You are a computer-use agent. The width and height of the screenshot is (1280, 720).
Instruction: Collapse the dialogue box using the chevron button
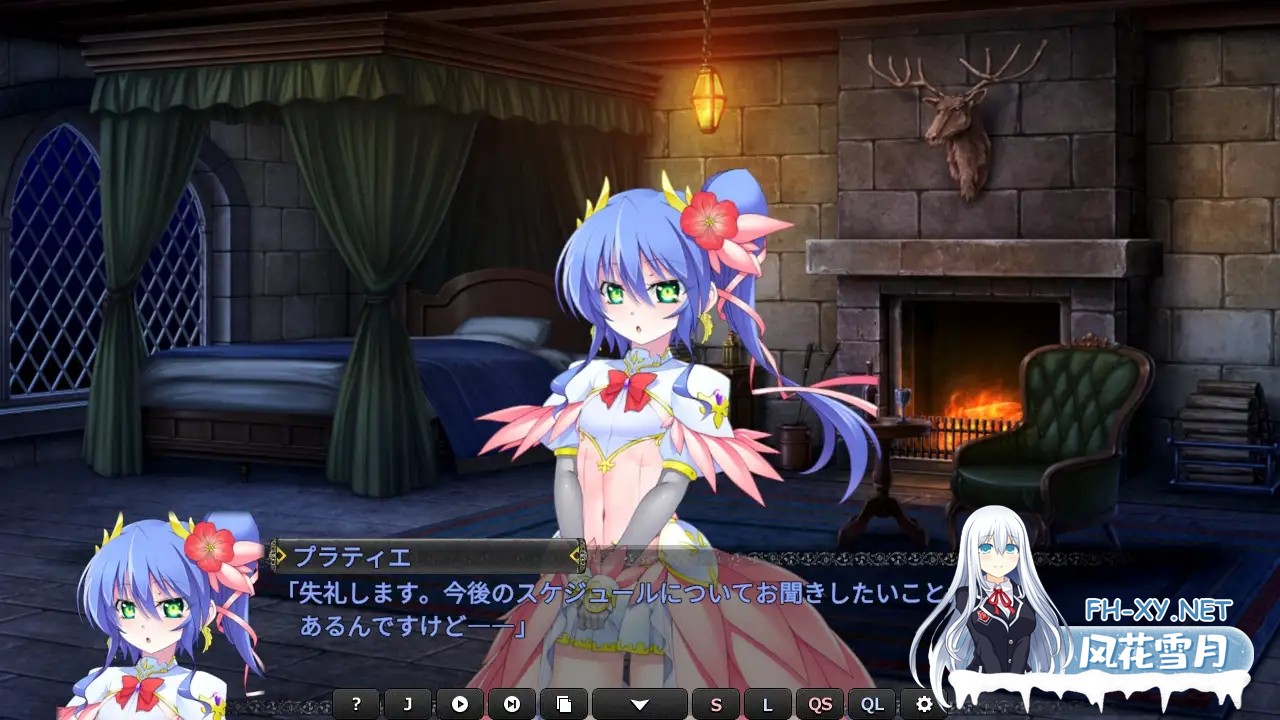(x=642, y=705)
